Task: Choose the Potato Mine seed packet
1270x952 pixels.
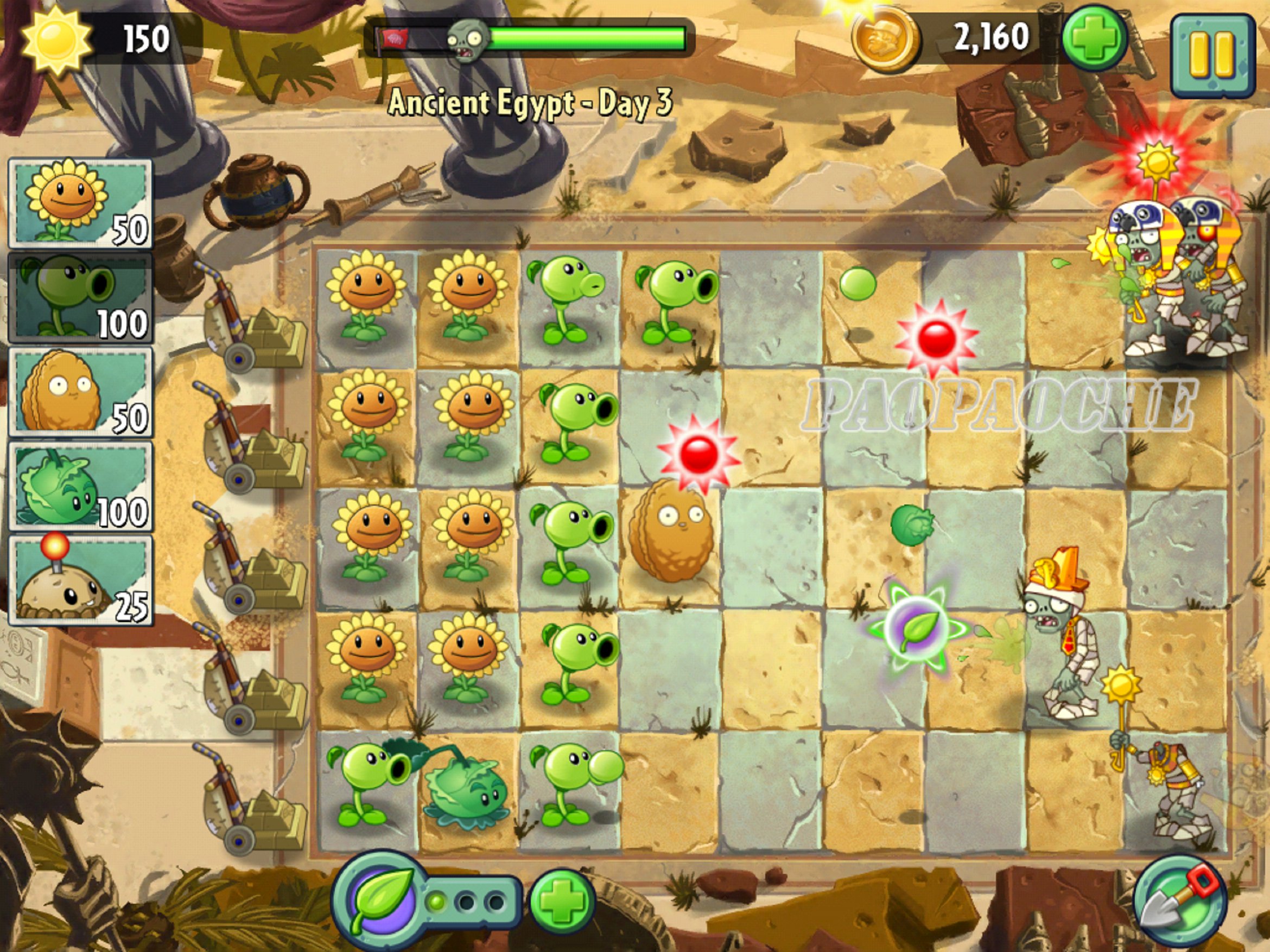Action: 80,579
